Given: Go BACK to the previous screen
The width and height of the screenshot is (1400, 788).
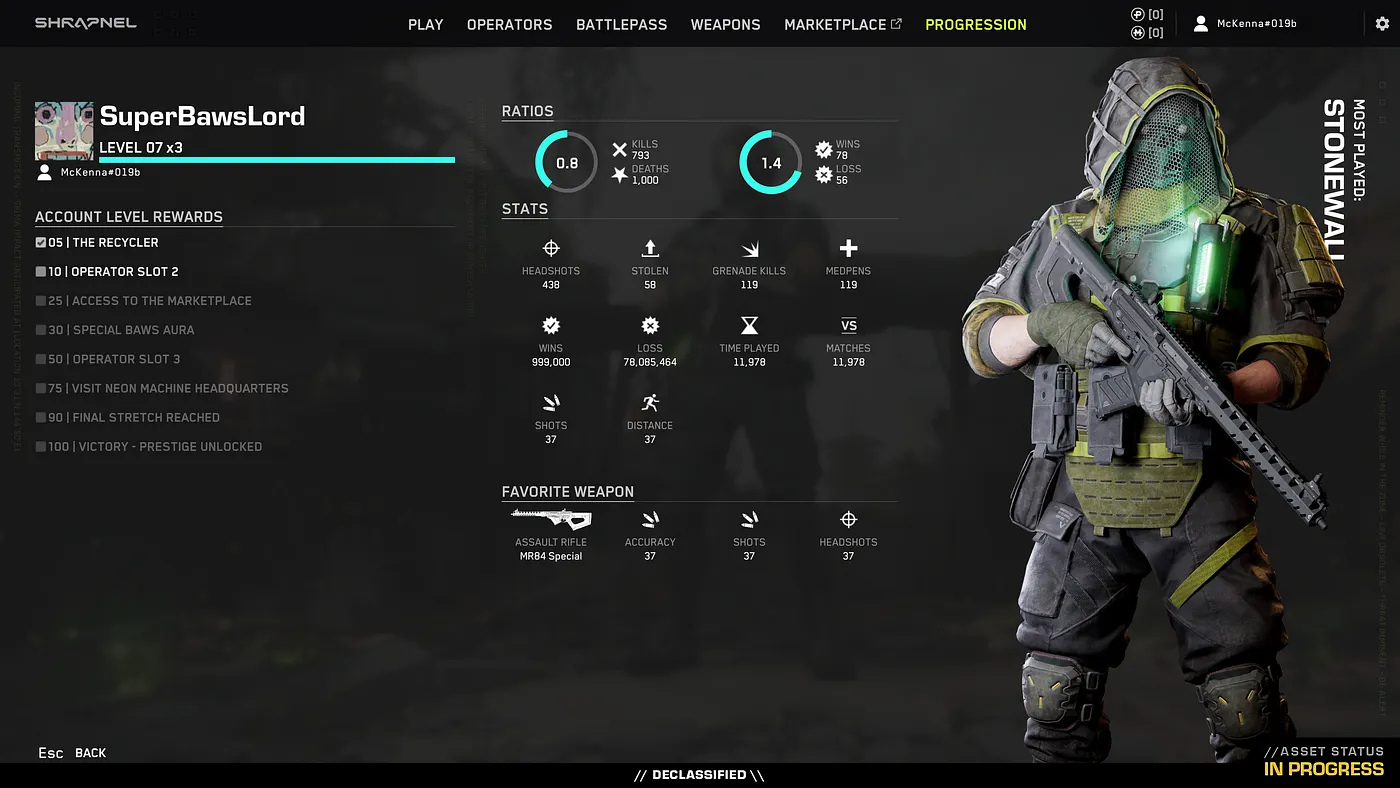Looking at the screenshot, I should pyautogui.click(x=90, y=753).
